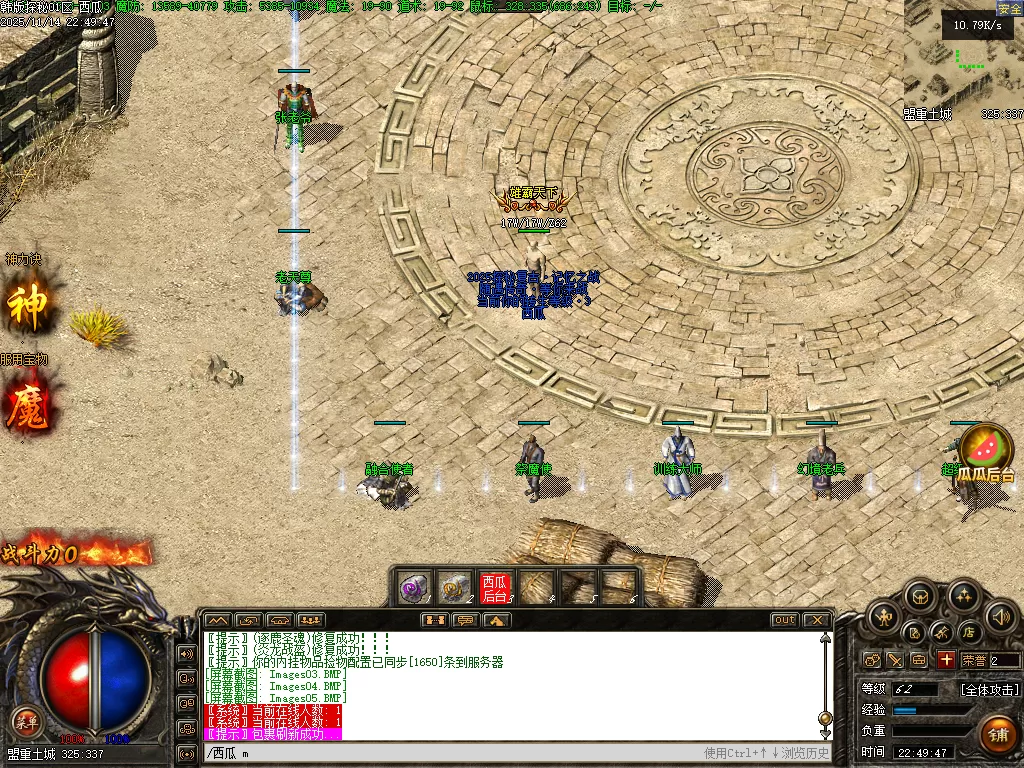Type in the chat input field
The height and width of the screenshot is (768, 1024).
tap(450, 753)
